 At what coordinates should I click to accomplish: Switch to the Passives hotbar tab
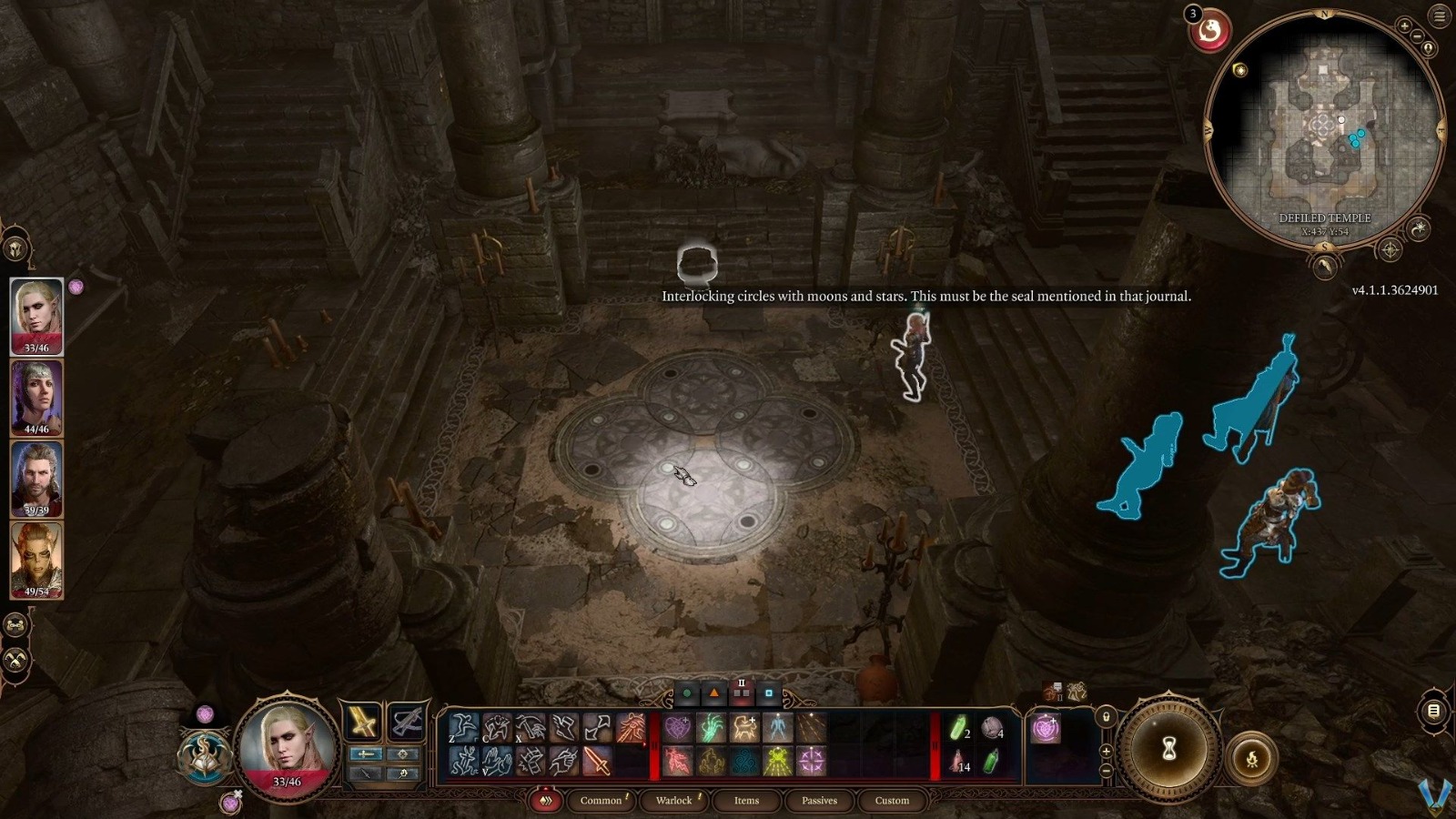(819, 801)
